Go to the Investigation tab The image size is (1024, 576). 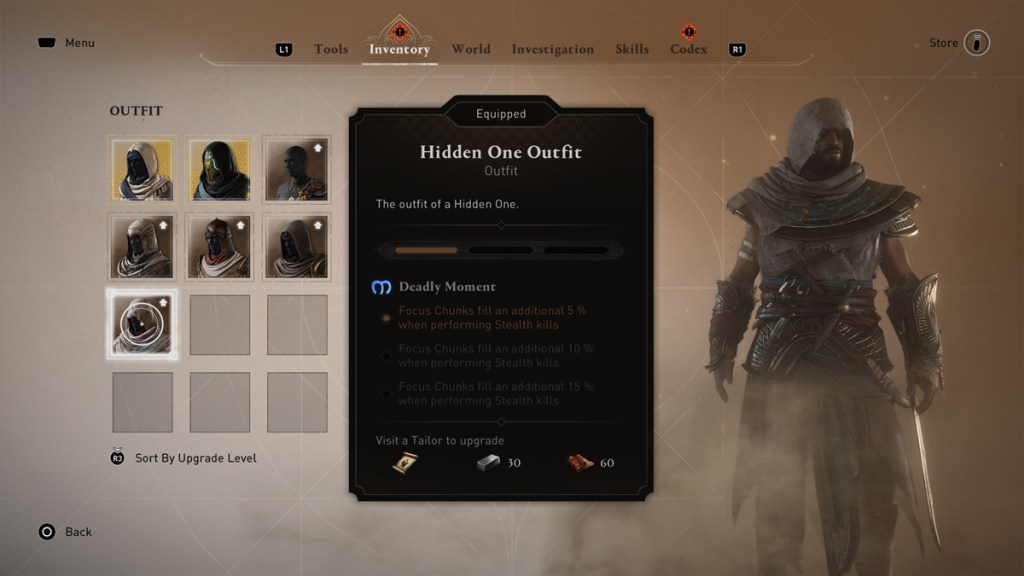click(x=552, y=49)
